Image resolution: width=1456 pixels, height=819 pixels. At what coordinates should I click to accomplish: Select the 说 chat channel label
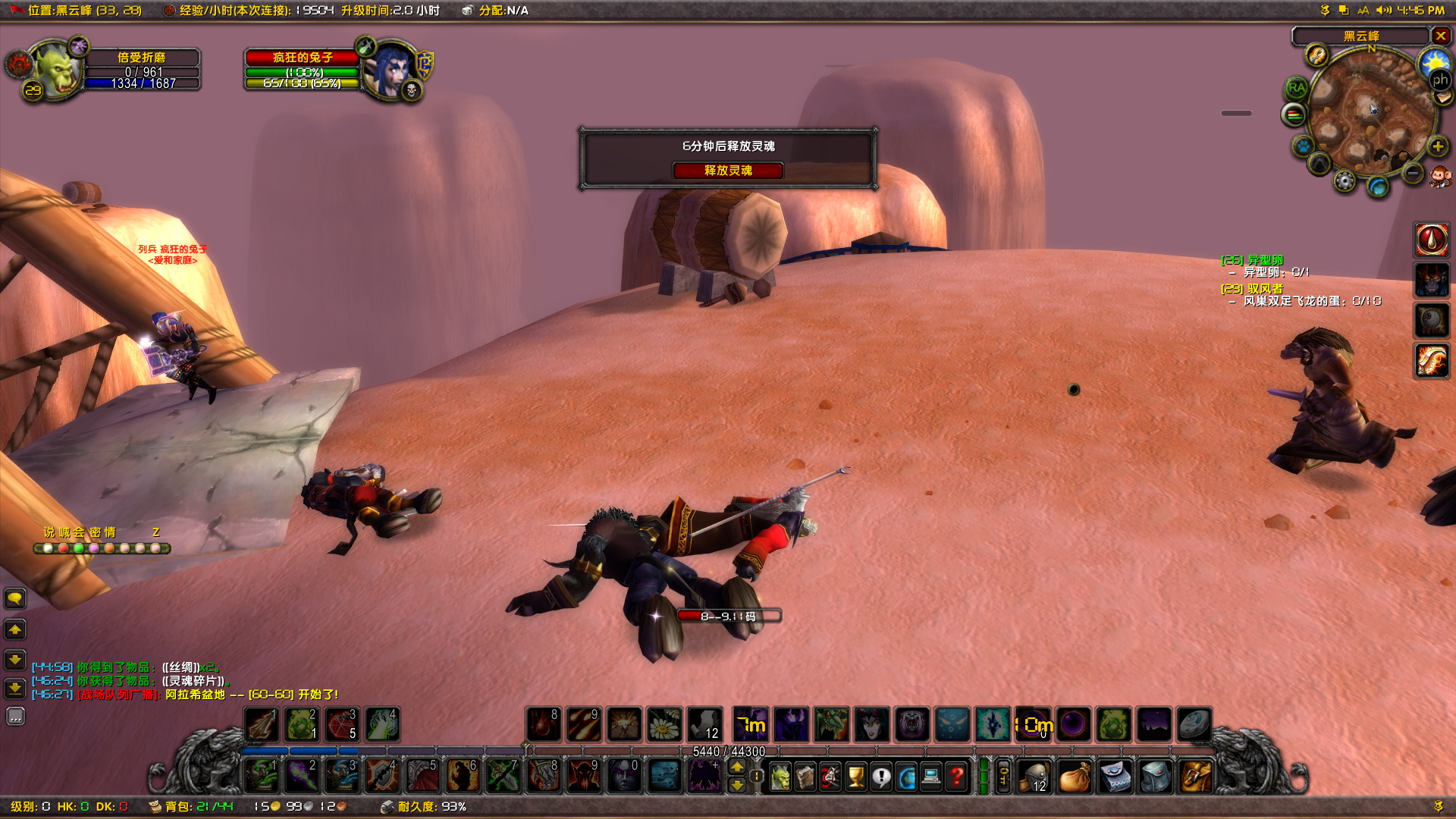click(x=49, y=532)
